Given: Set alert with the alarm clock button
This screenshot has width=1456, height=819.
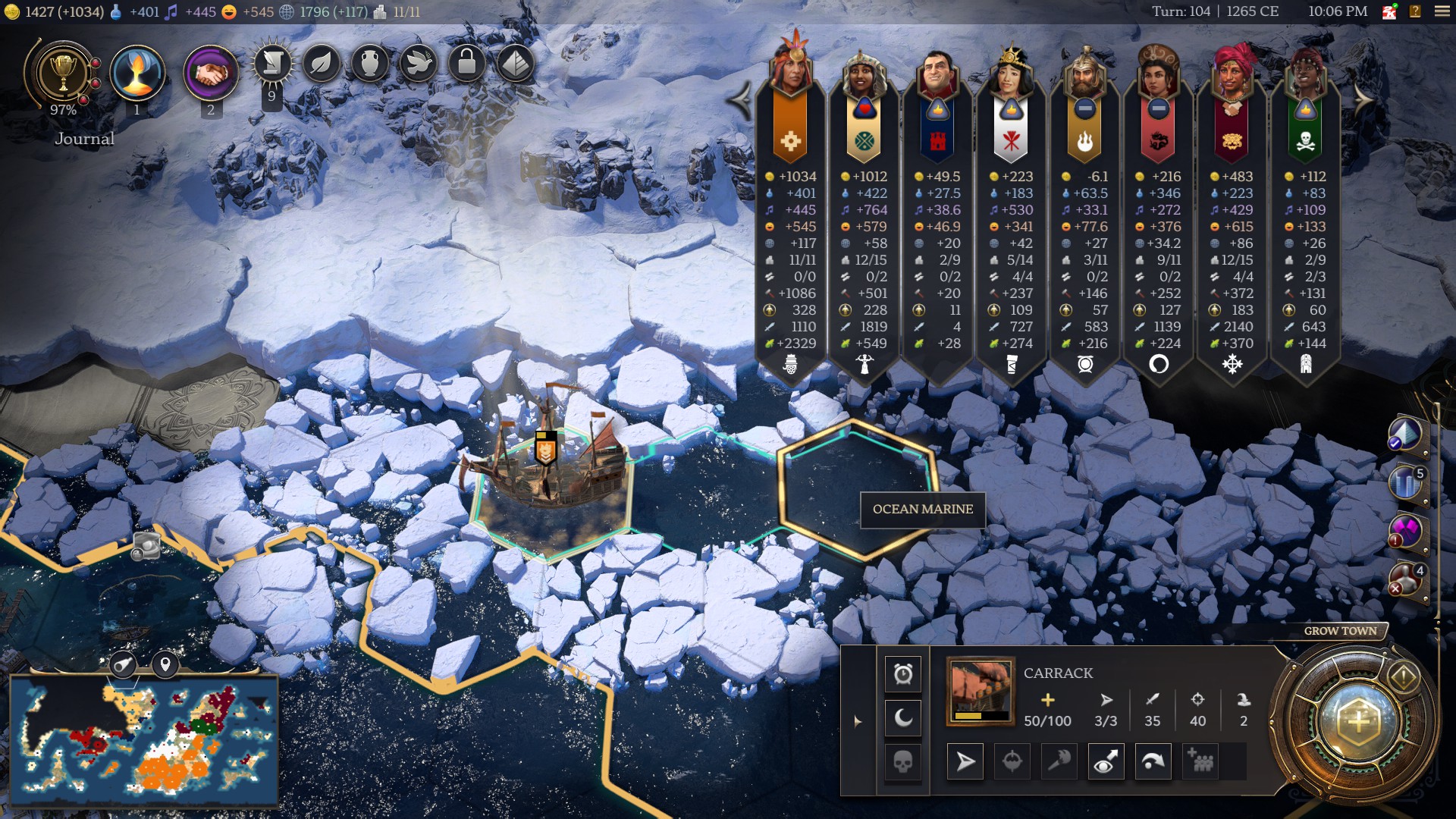Looking at the screenshot, I should coord(902,674).
